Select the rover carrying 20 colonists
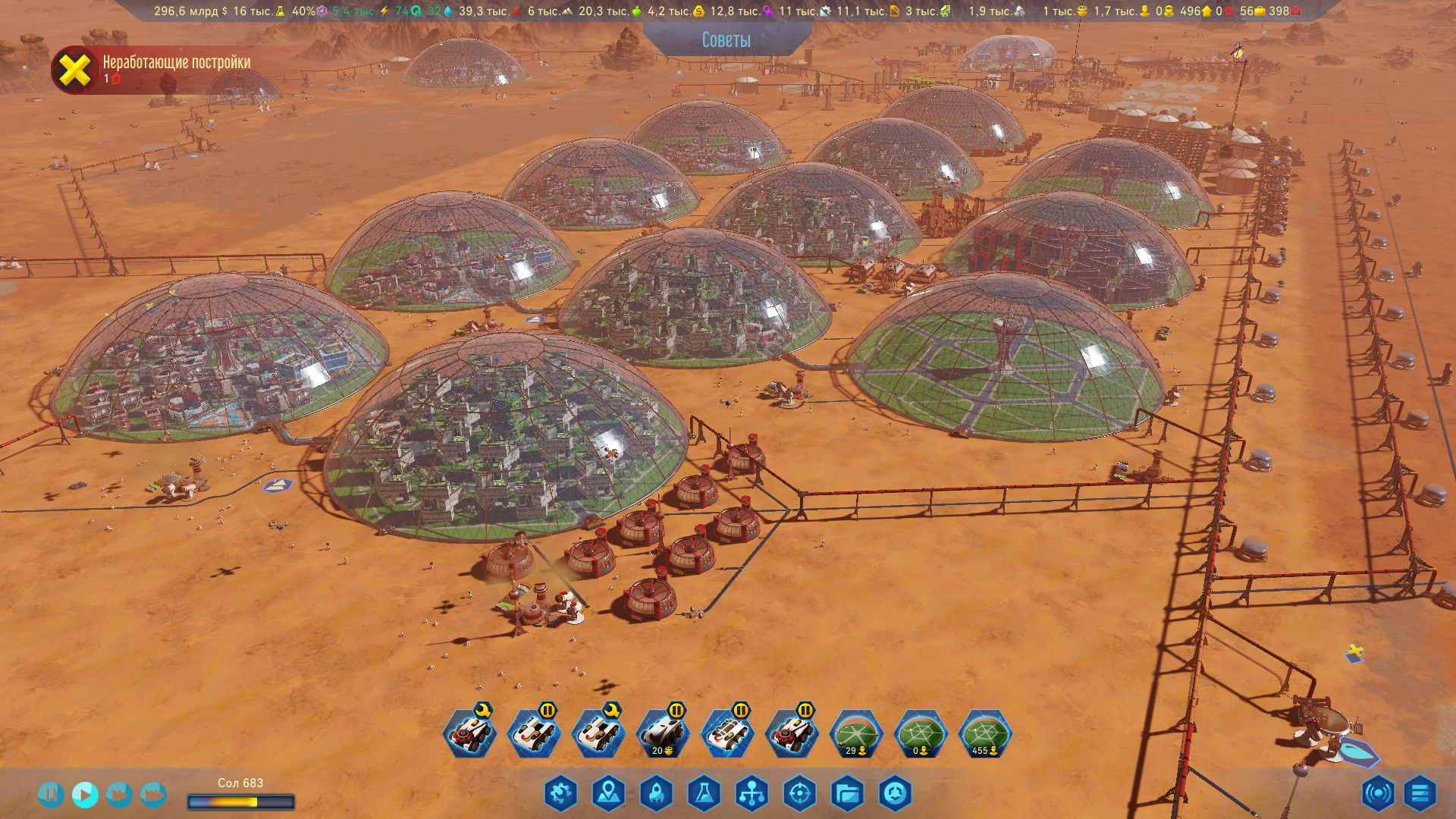This screenshot has width=1456, height=819. pos(662,734)
